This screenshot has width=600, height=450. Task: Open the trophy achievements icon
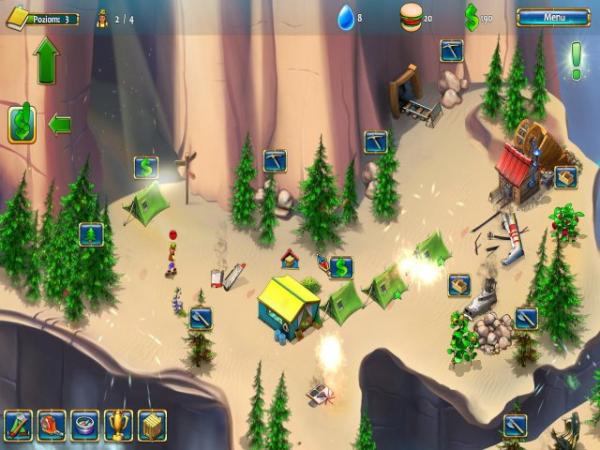[x=118, y=425]
